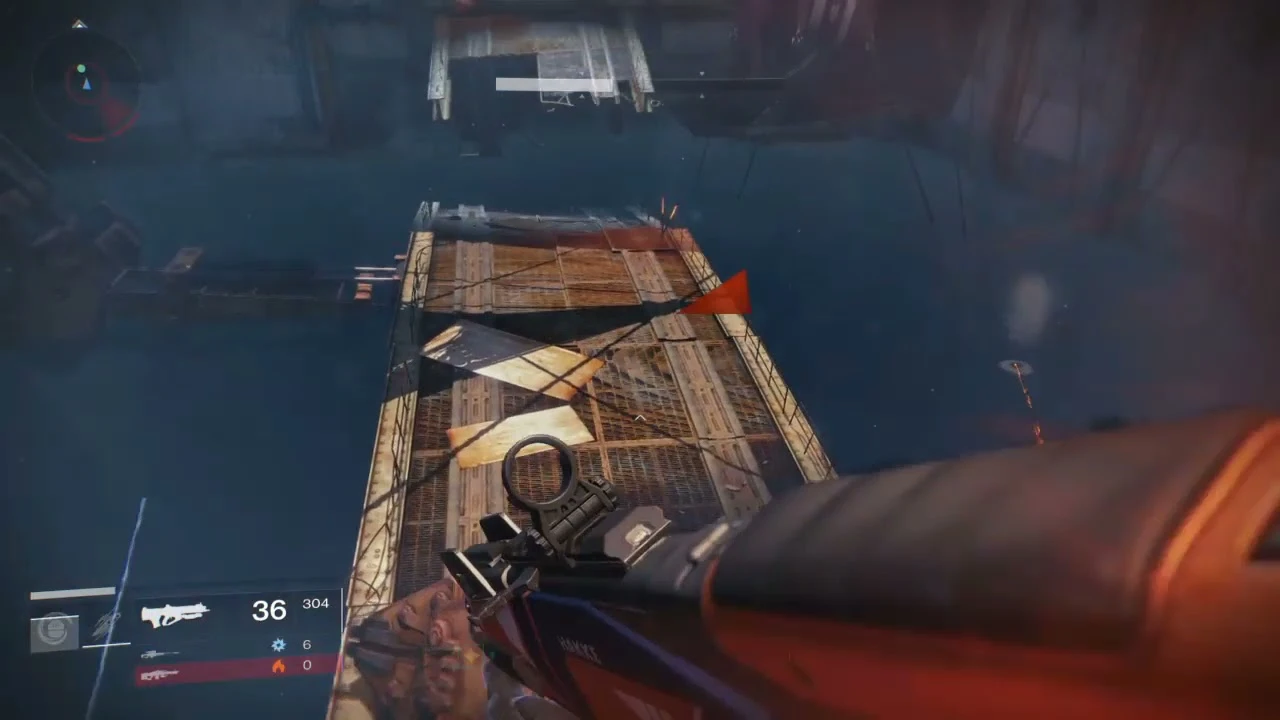
Task: Click the heavy ammo count showing 0
Action: pyautogui.click(x=307, y=665)
